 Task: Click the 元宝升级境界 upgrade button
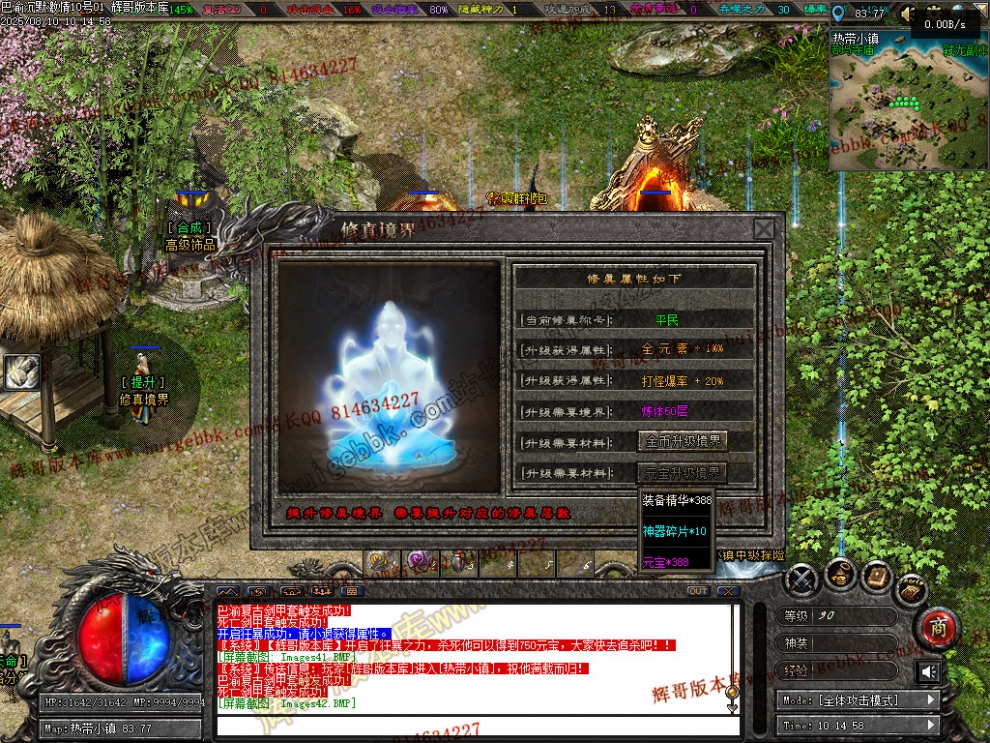point(683,472)
